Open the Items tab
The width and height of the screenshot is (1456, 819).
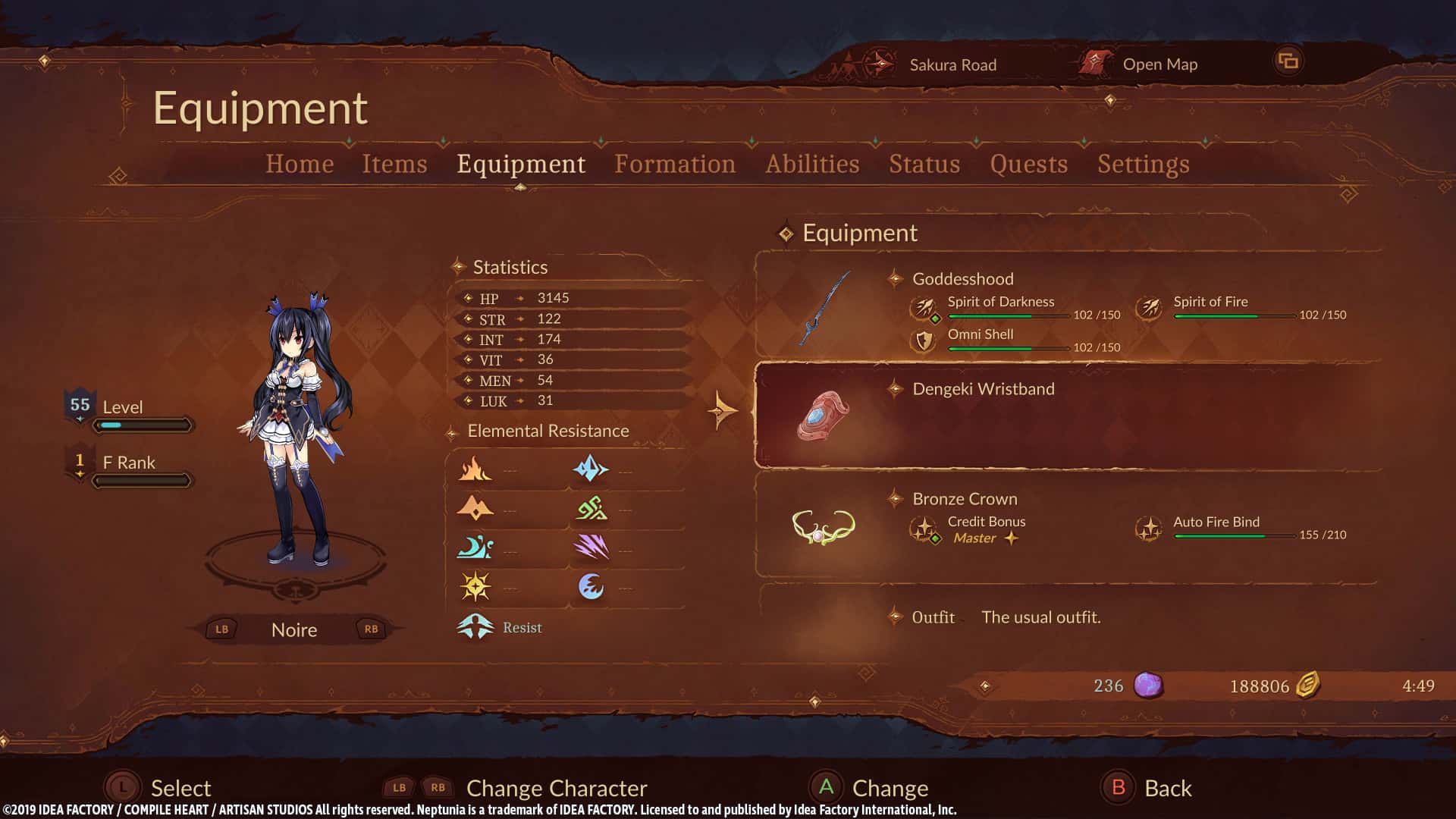[x=394, y=164]
